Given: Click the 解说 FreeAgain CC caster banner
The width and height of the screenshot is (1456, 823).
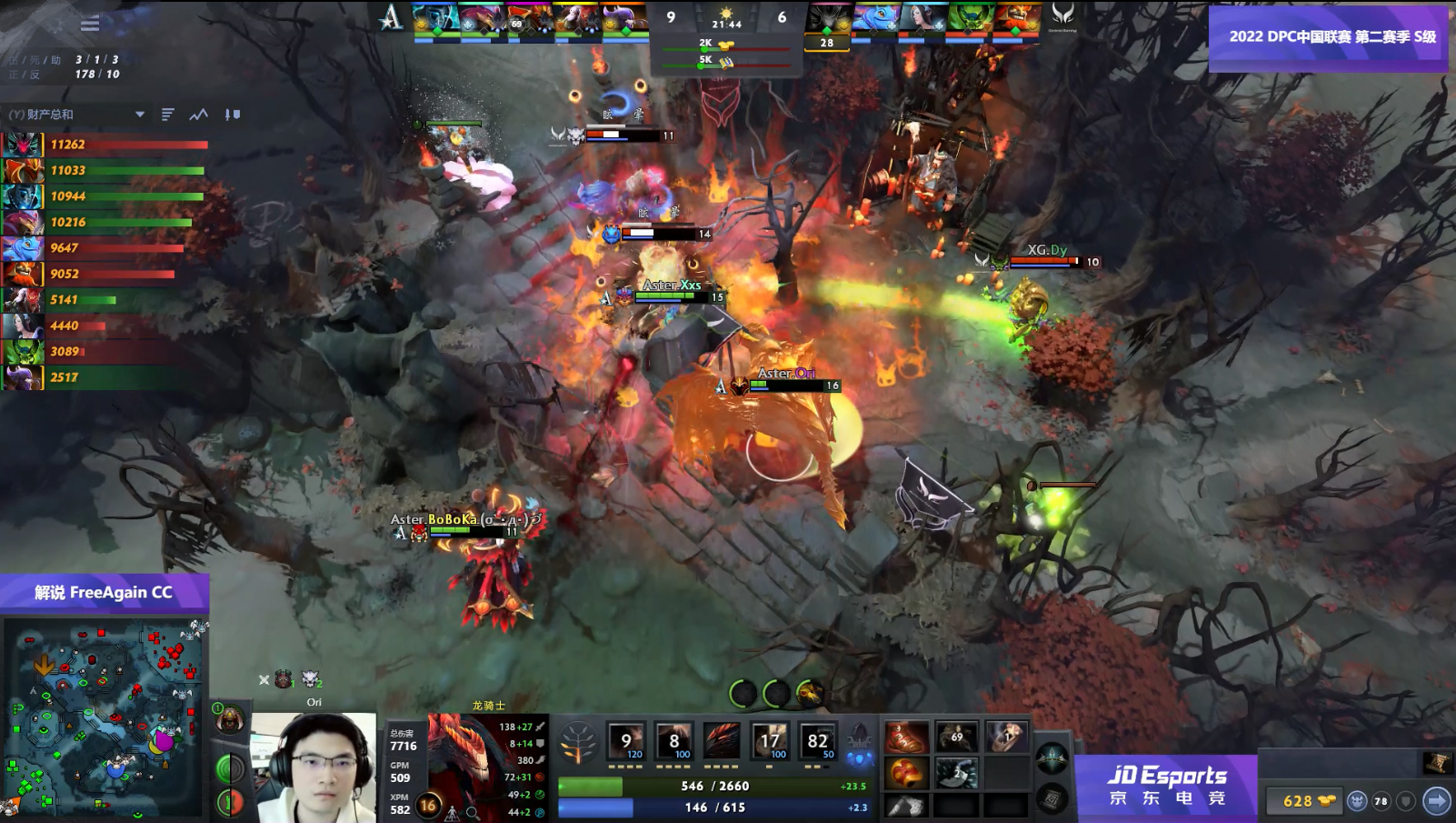Looking at the screenshot, I should pyautogui.click(x=103, y=591).
